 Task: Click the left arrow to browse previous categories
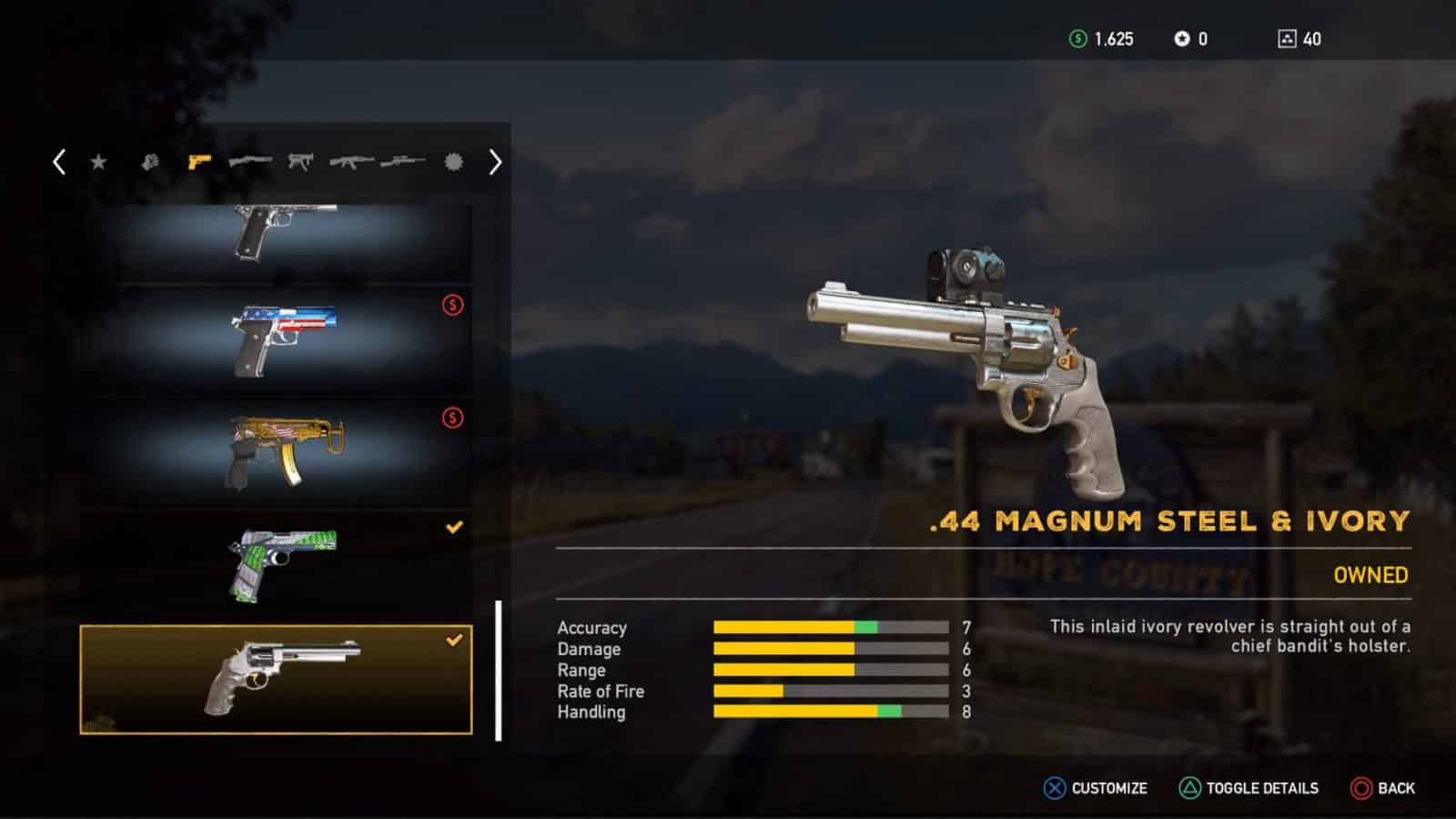58,162
